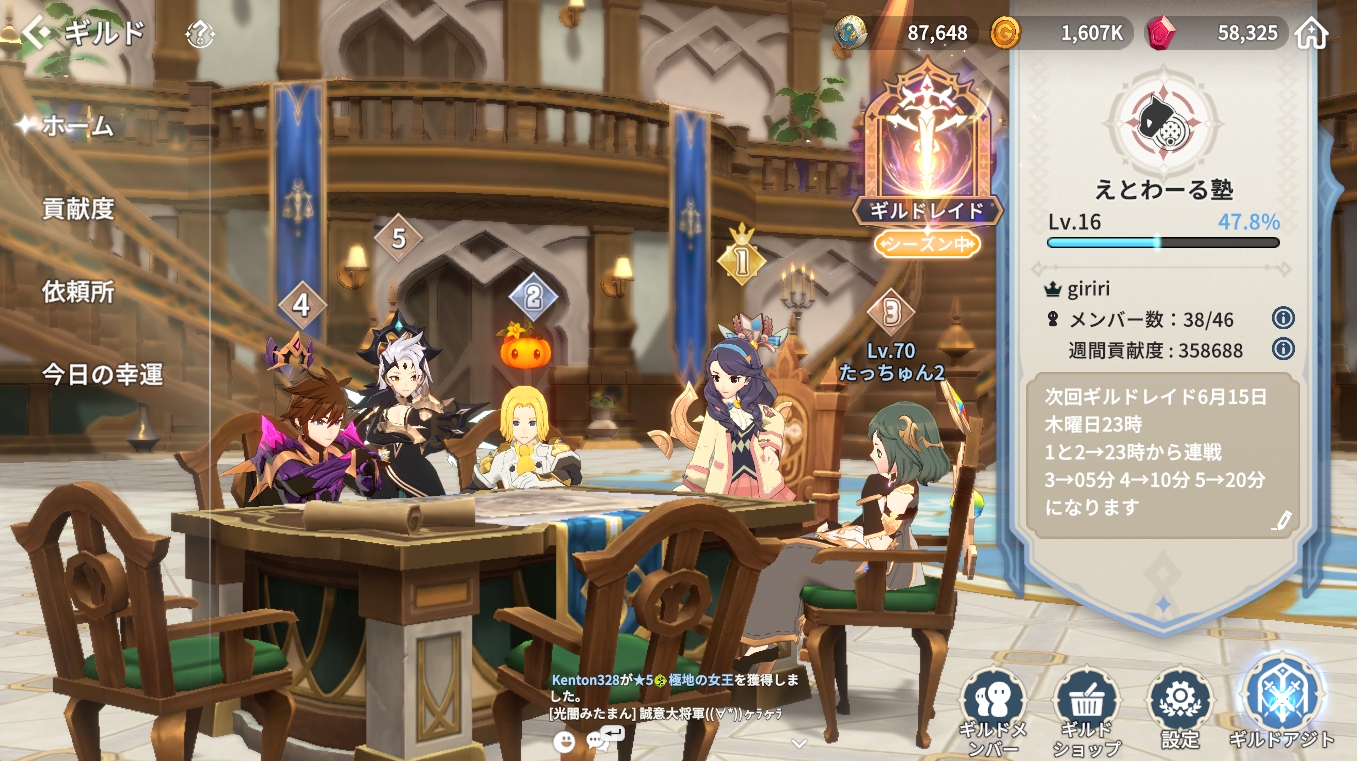Return to the home screen via house icon
1357x761 pixels.
tap(1311, 33)
